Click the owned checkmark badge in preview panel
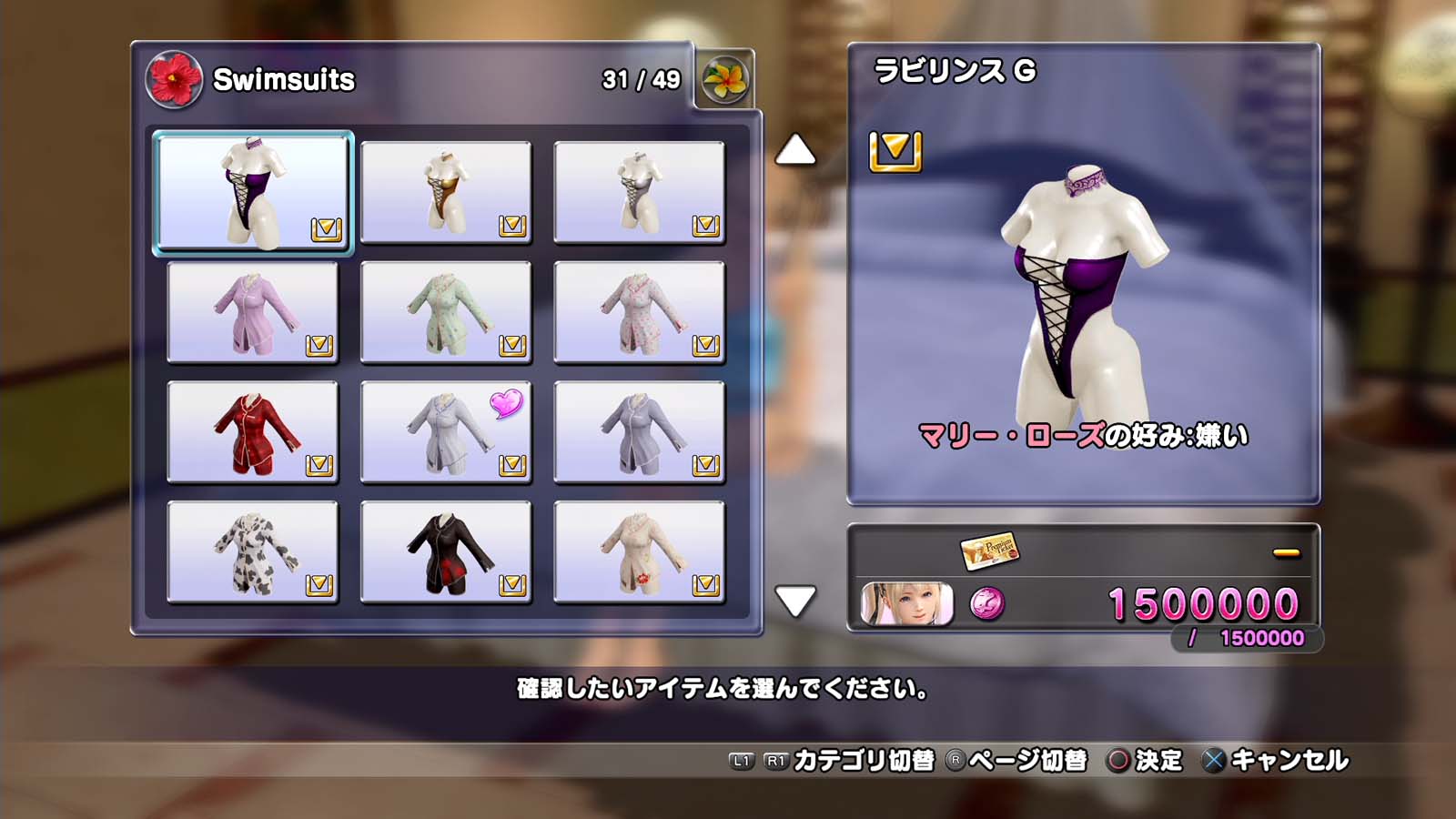The image size is (1456, 819). [895, 151]
